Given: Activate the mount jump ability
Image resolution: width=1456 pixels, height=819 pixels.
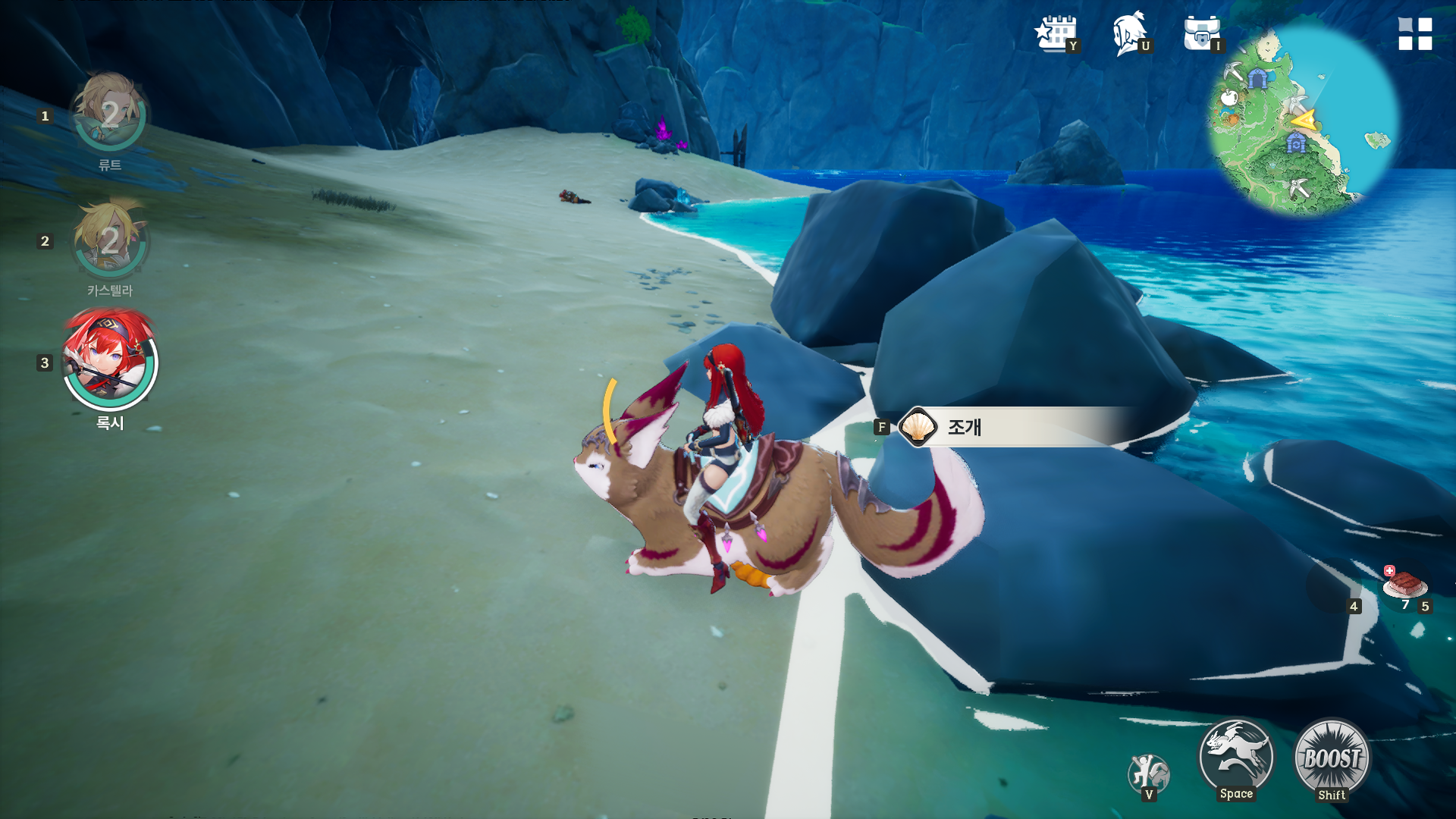Looking at the screenshot, I should (1236, 758).
